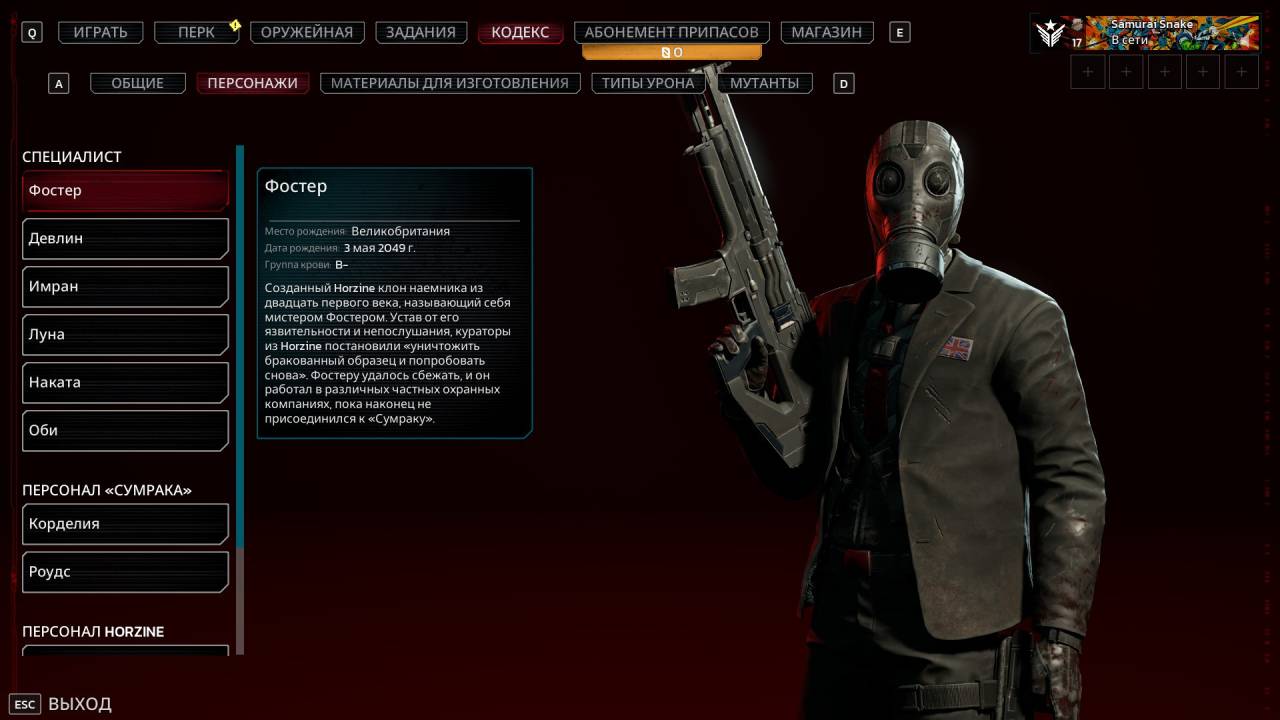Go to the ЗАДАНИЯ tab

422,32
